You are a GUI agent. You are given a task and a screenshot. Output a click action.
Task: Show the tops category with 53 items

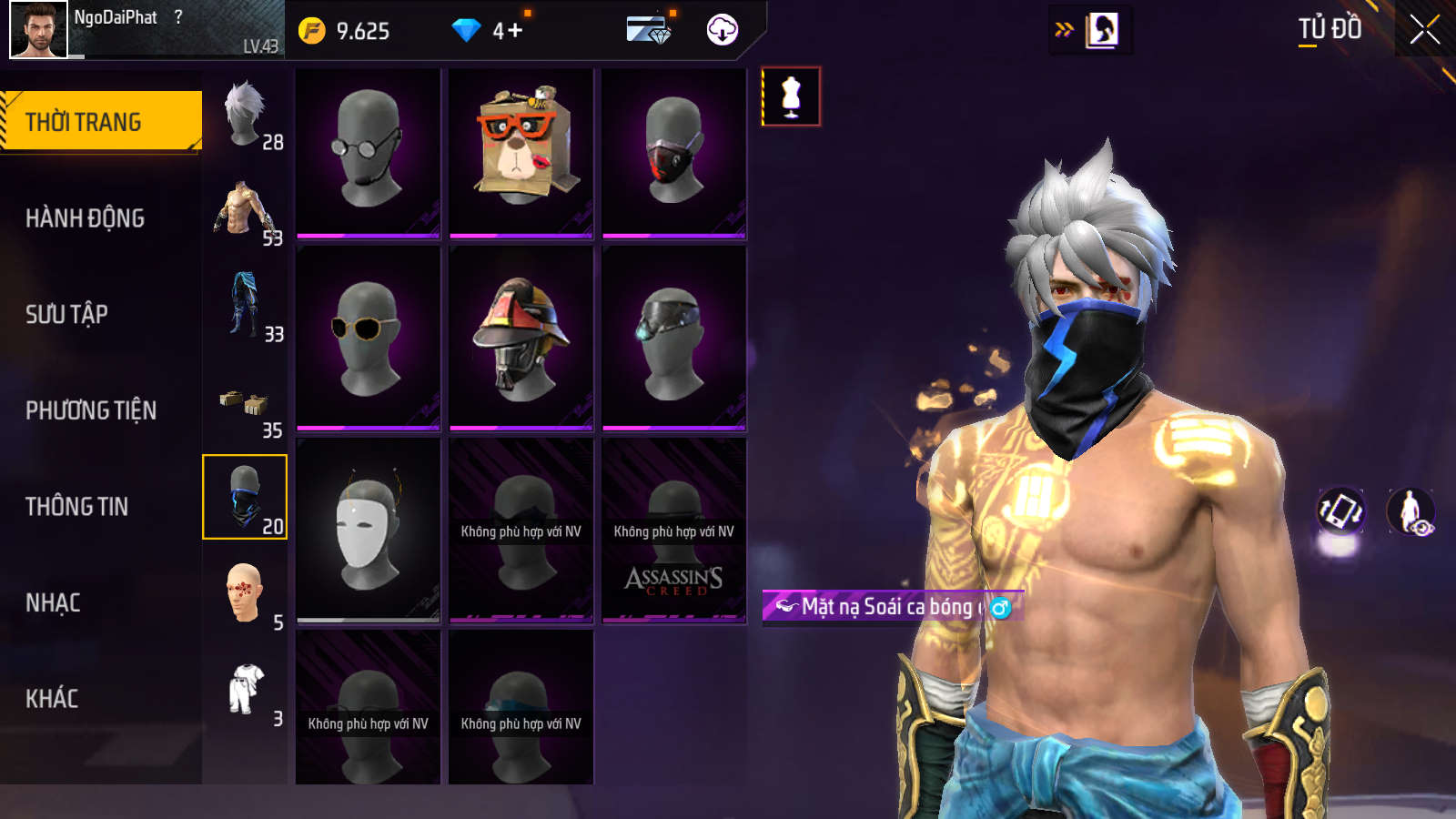click(245, 211)
